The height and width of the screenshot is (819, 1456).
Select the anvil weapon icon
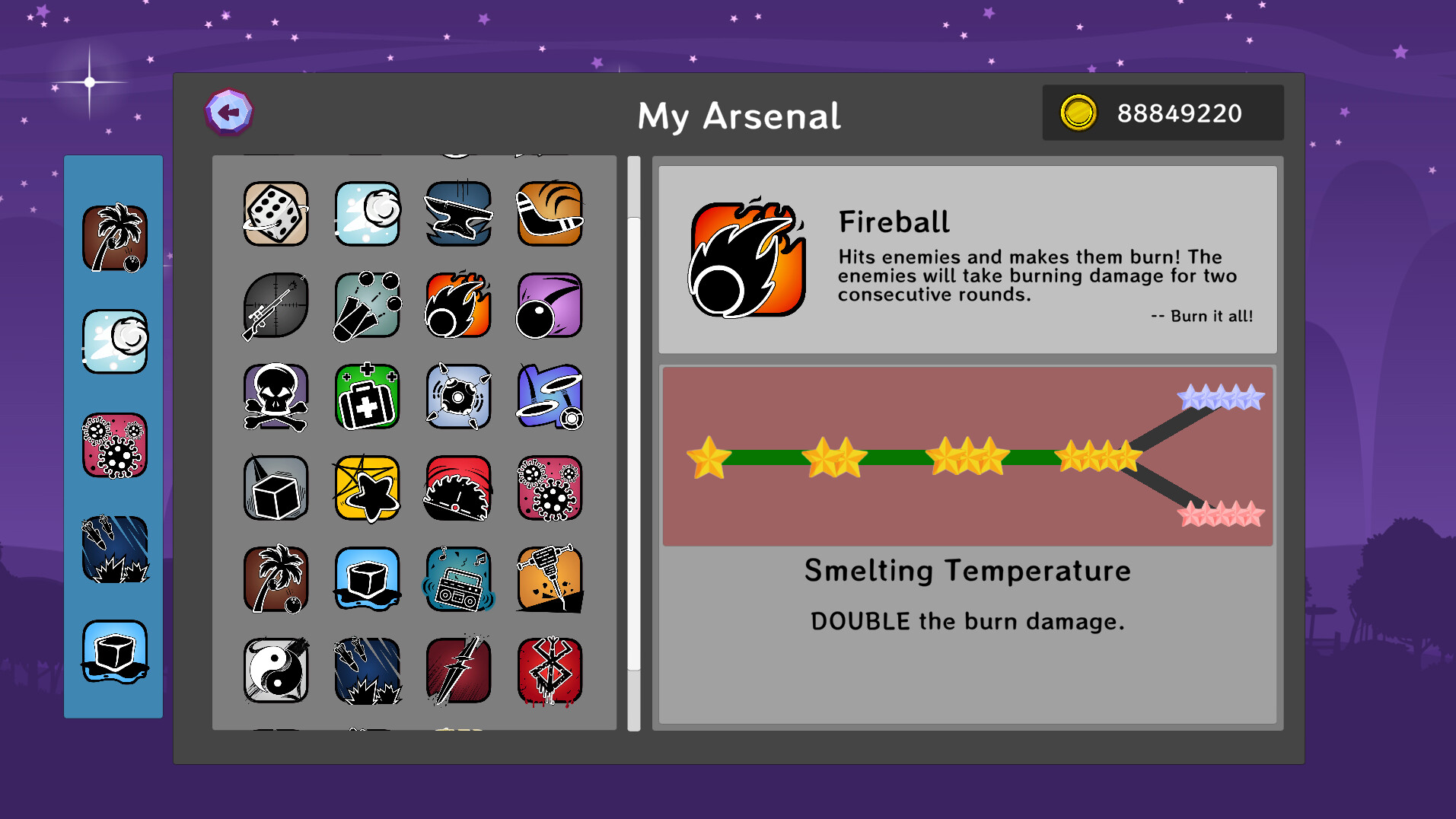(458, 215)
